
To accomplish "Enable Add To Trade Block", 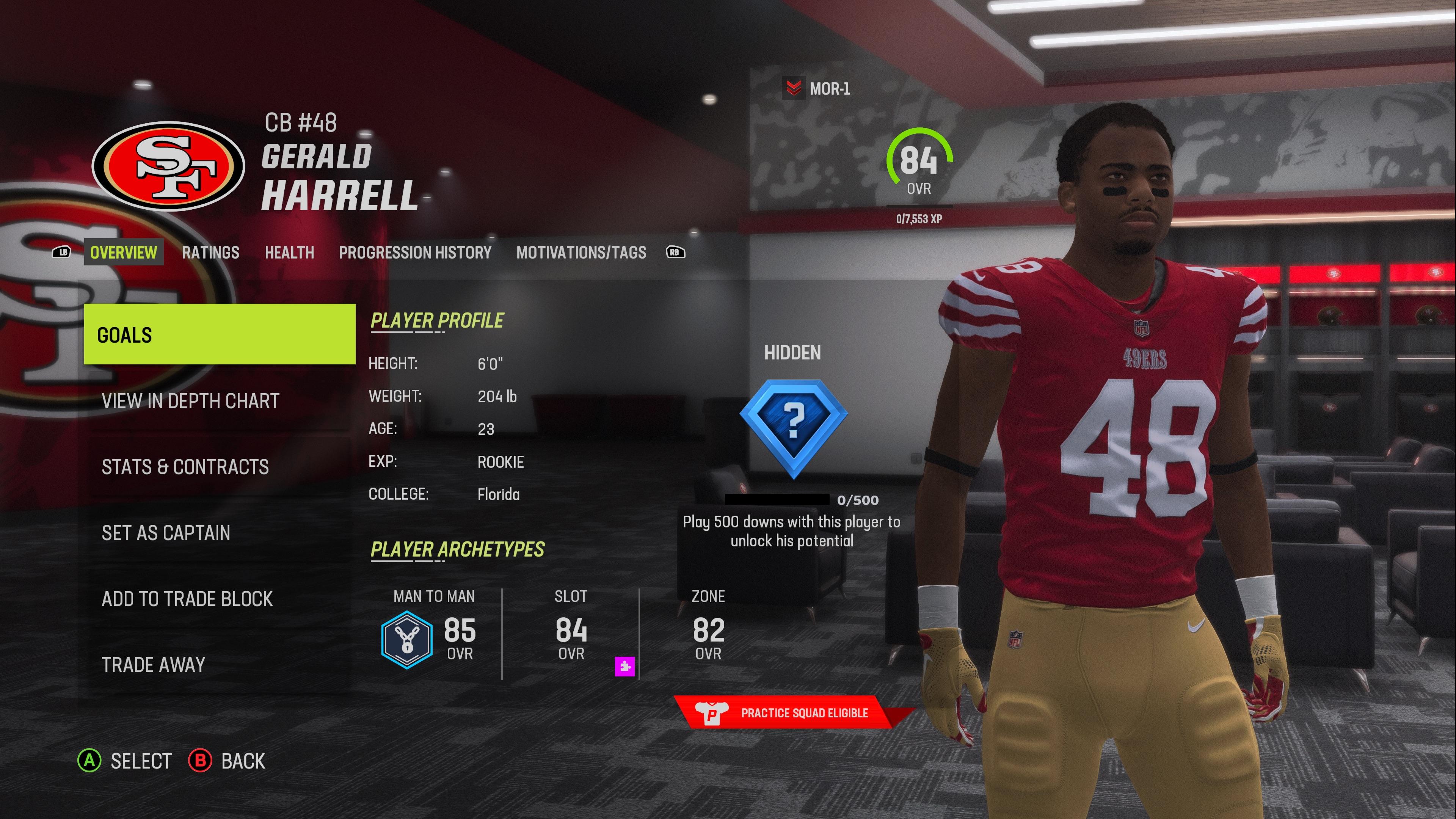I will tap(187, 599).
